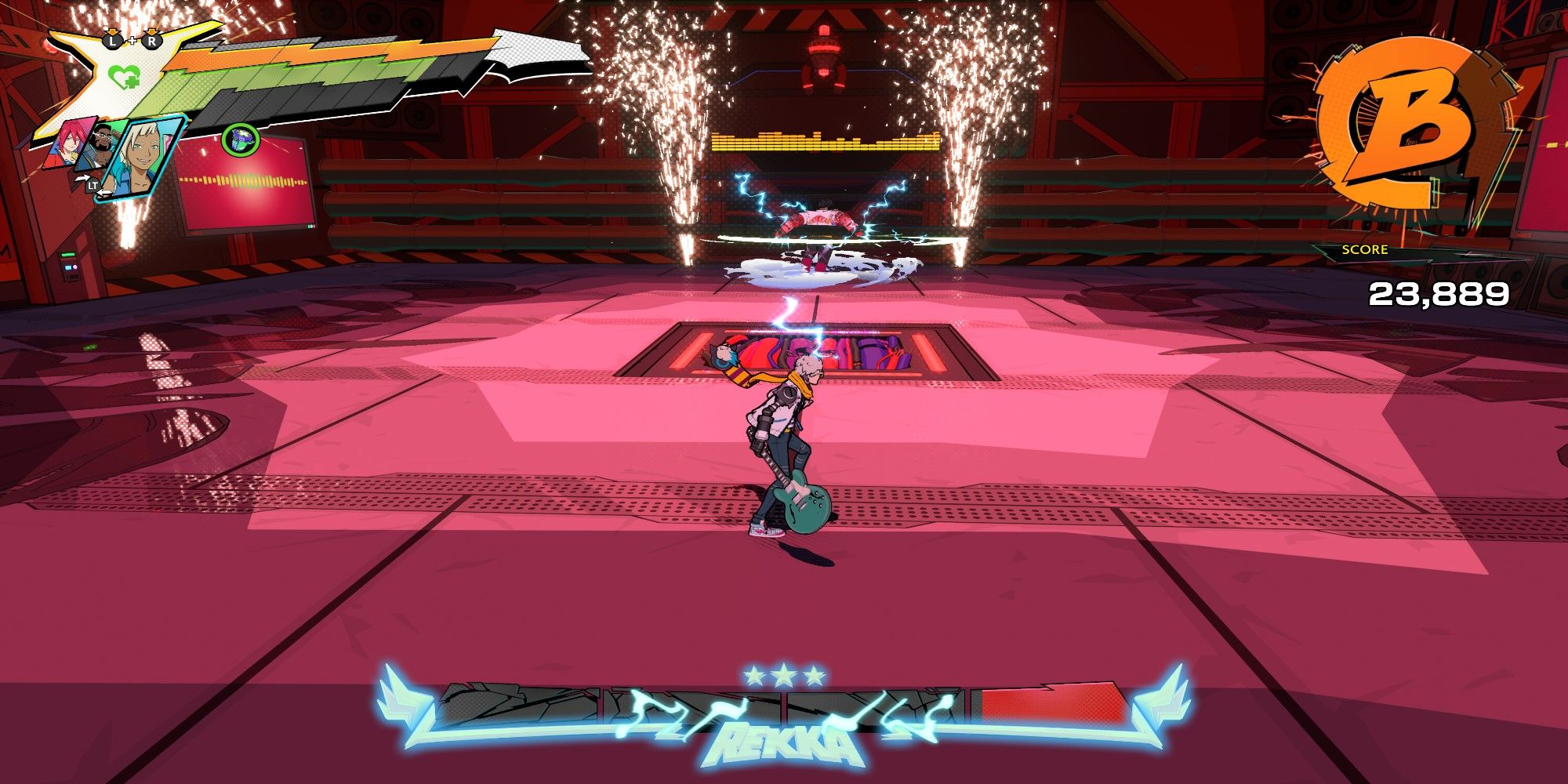This screenshot has height=784, width=1568.
Task: Select the green health heart icon
Action: (123, 77)
